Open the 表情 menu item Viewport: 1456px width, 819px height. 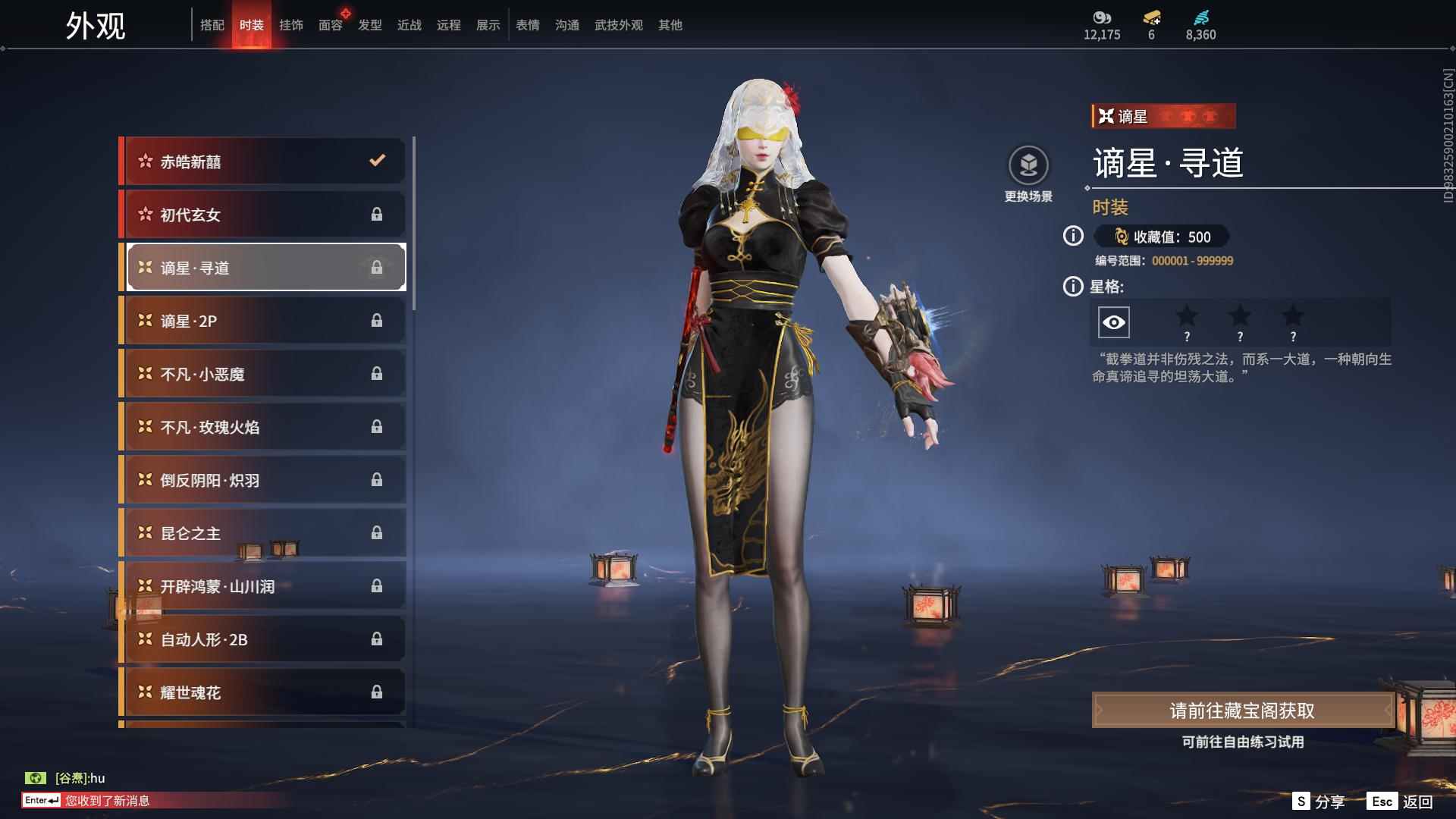click(527, 24)
